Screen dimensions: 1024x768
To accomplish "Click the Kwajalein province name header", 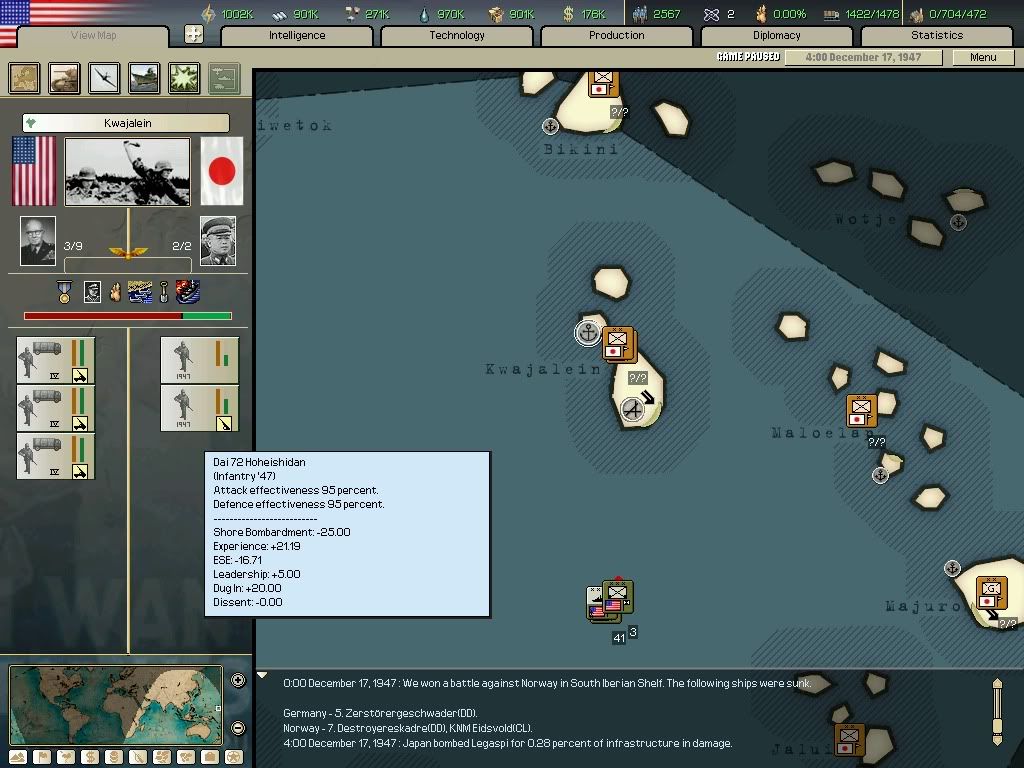I will coord(126,123).
